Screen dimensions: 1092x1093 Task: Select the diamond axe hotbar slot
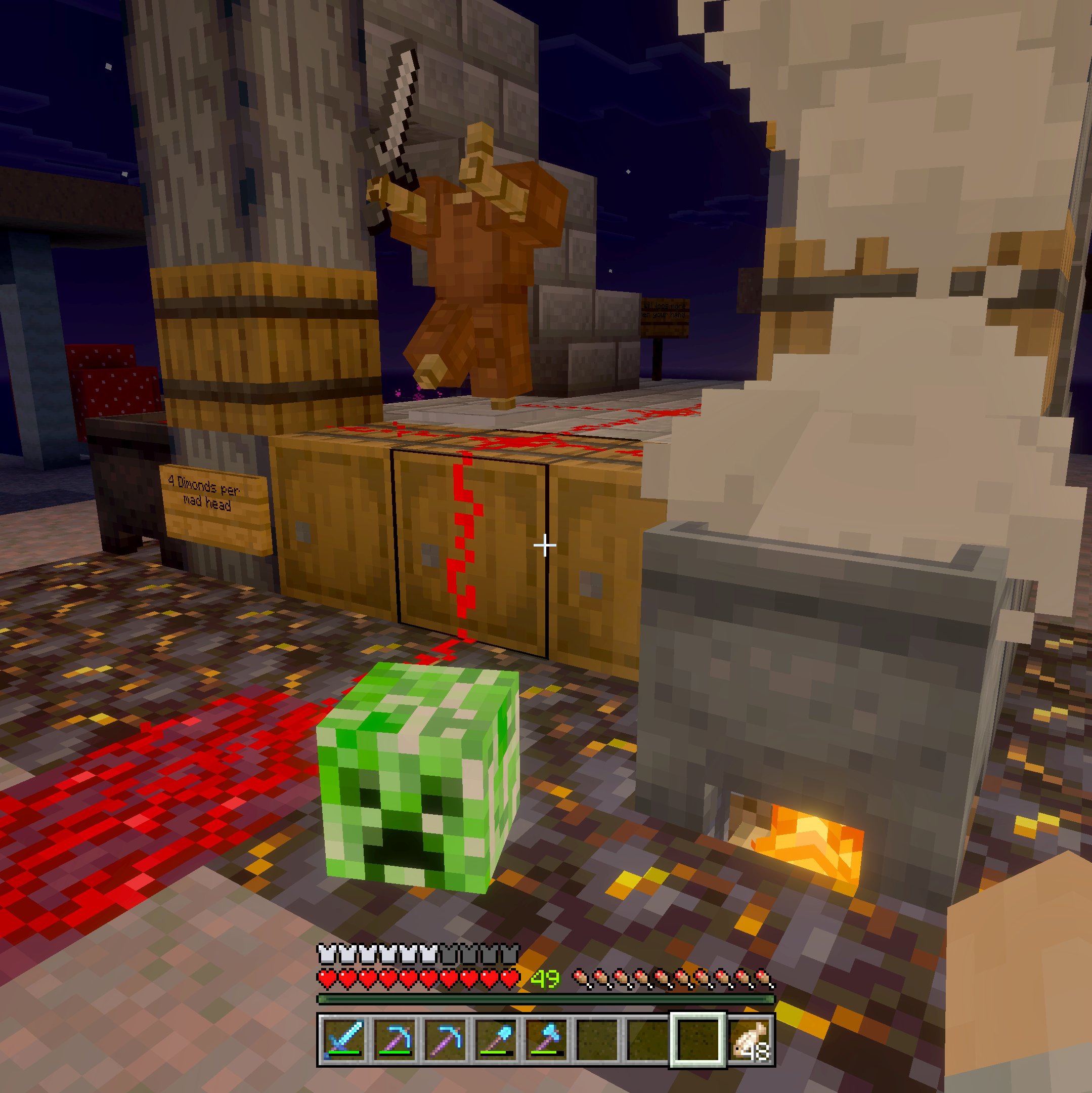point(546,1039)
